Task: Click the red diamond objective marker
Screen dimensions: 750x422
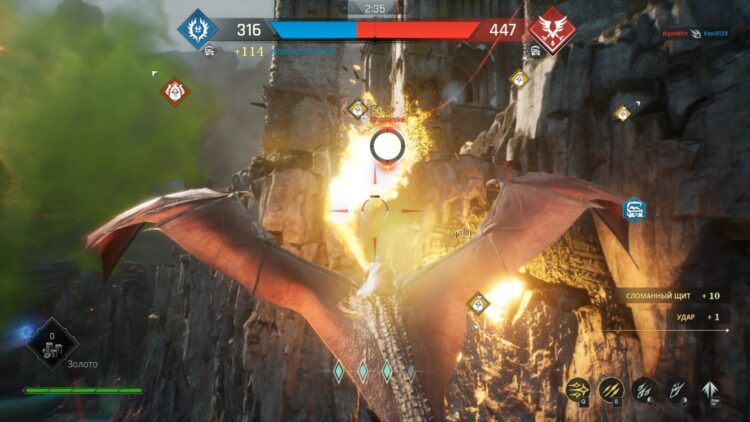Action: (x=175, y=92)
